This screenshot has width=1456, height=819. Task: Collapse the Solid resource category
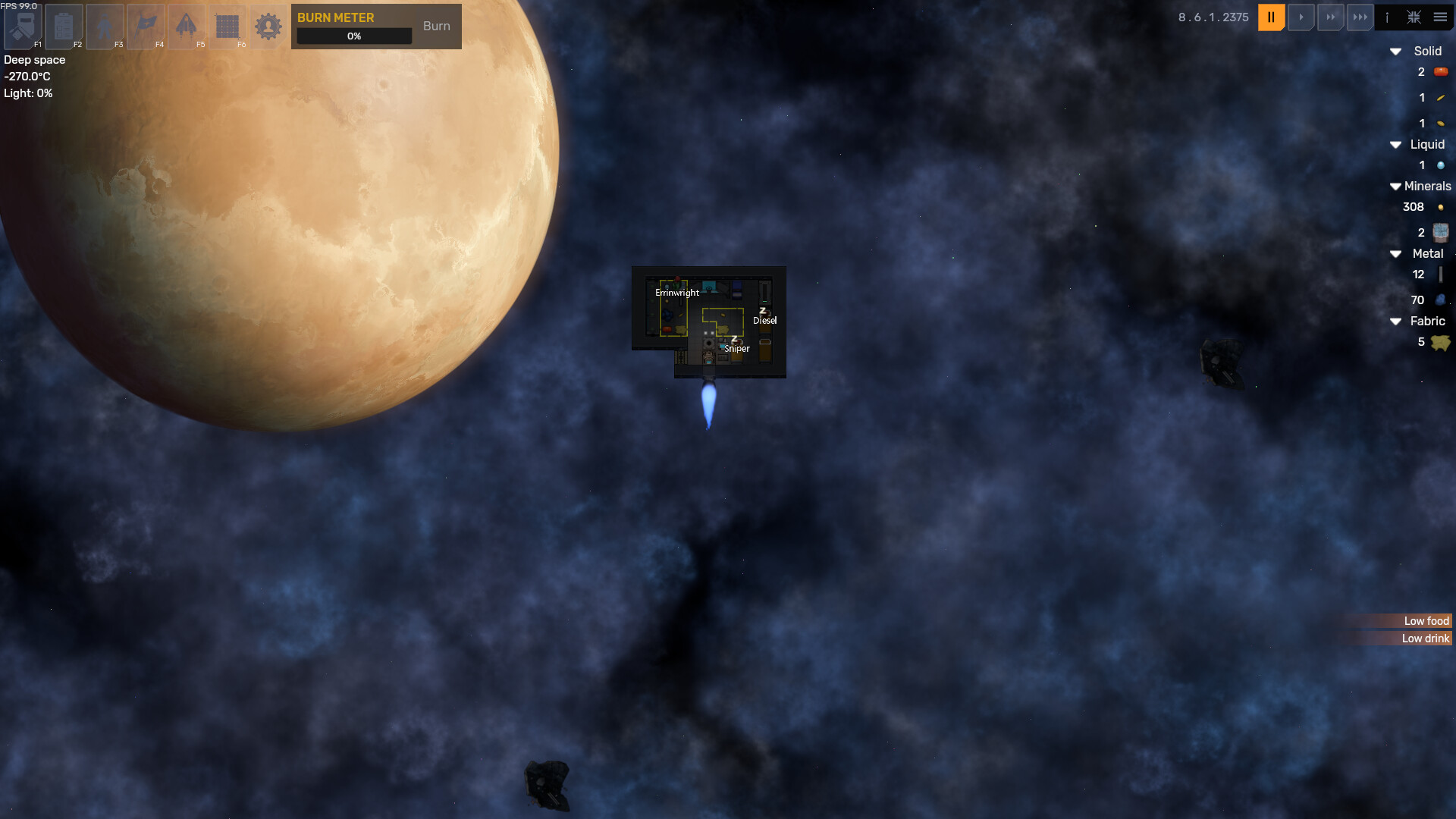(1395, 52)
